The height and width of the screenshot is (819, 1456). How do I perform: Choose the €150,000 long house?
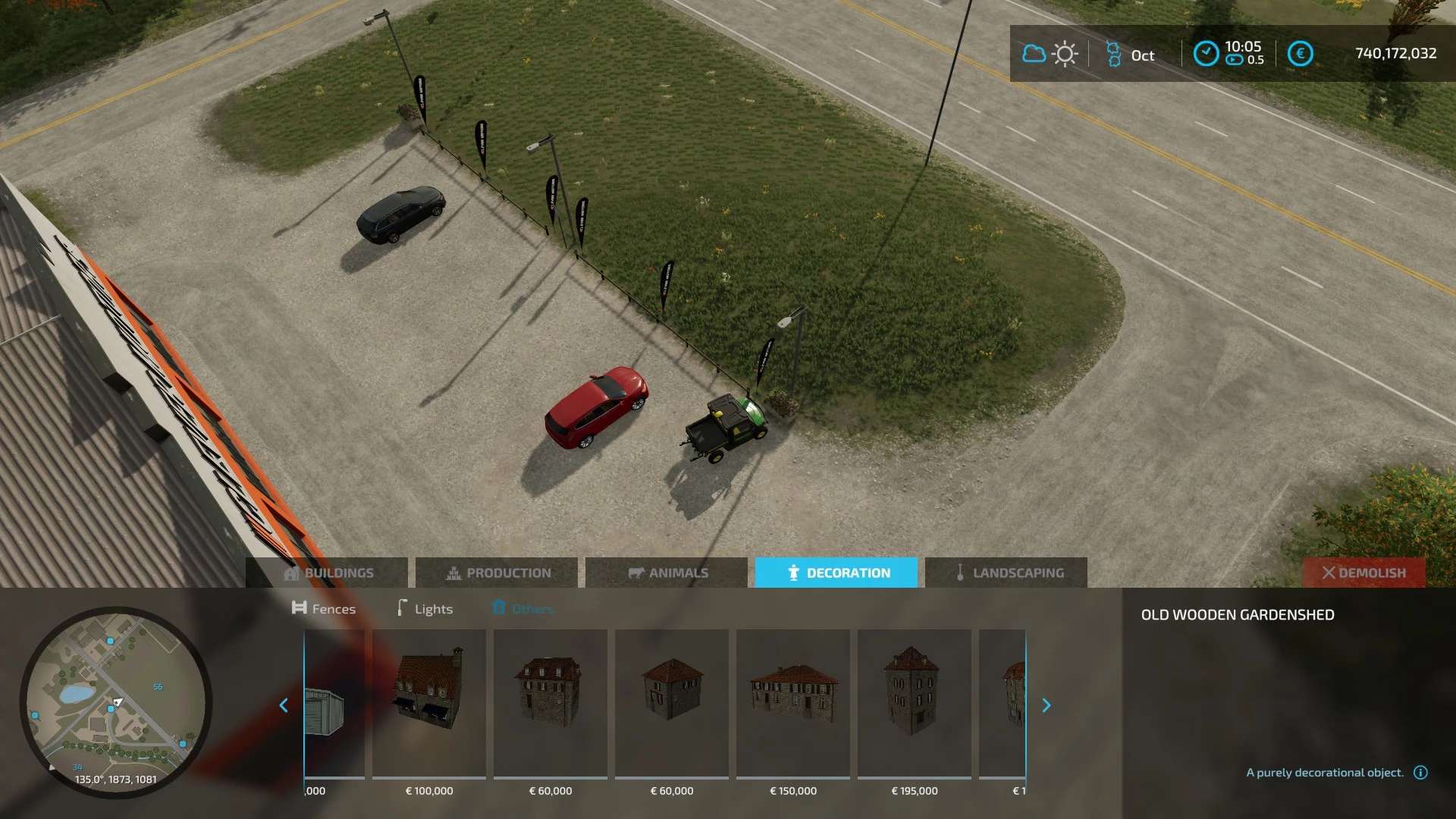coord(793,704)
